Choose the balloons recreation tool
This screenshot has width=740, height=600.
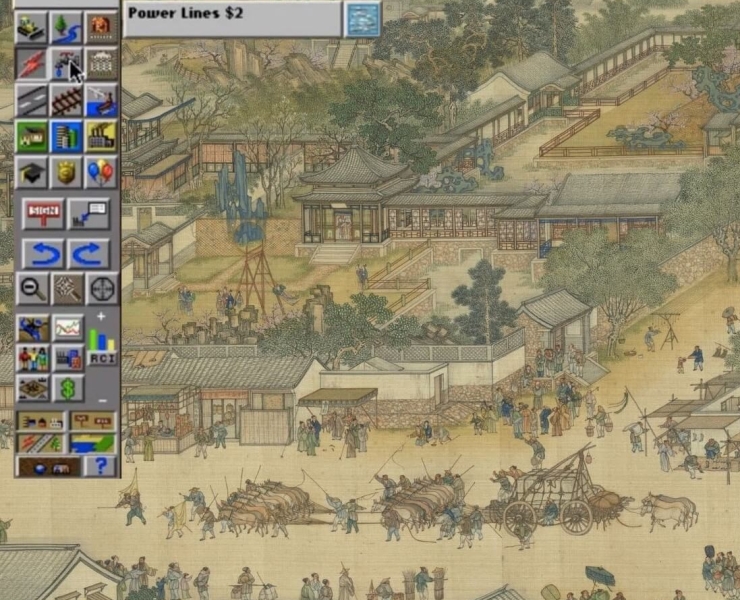(100, 172)
